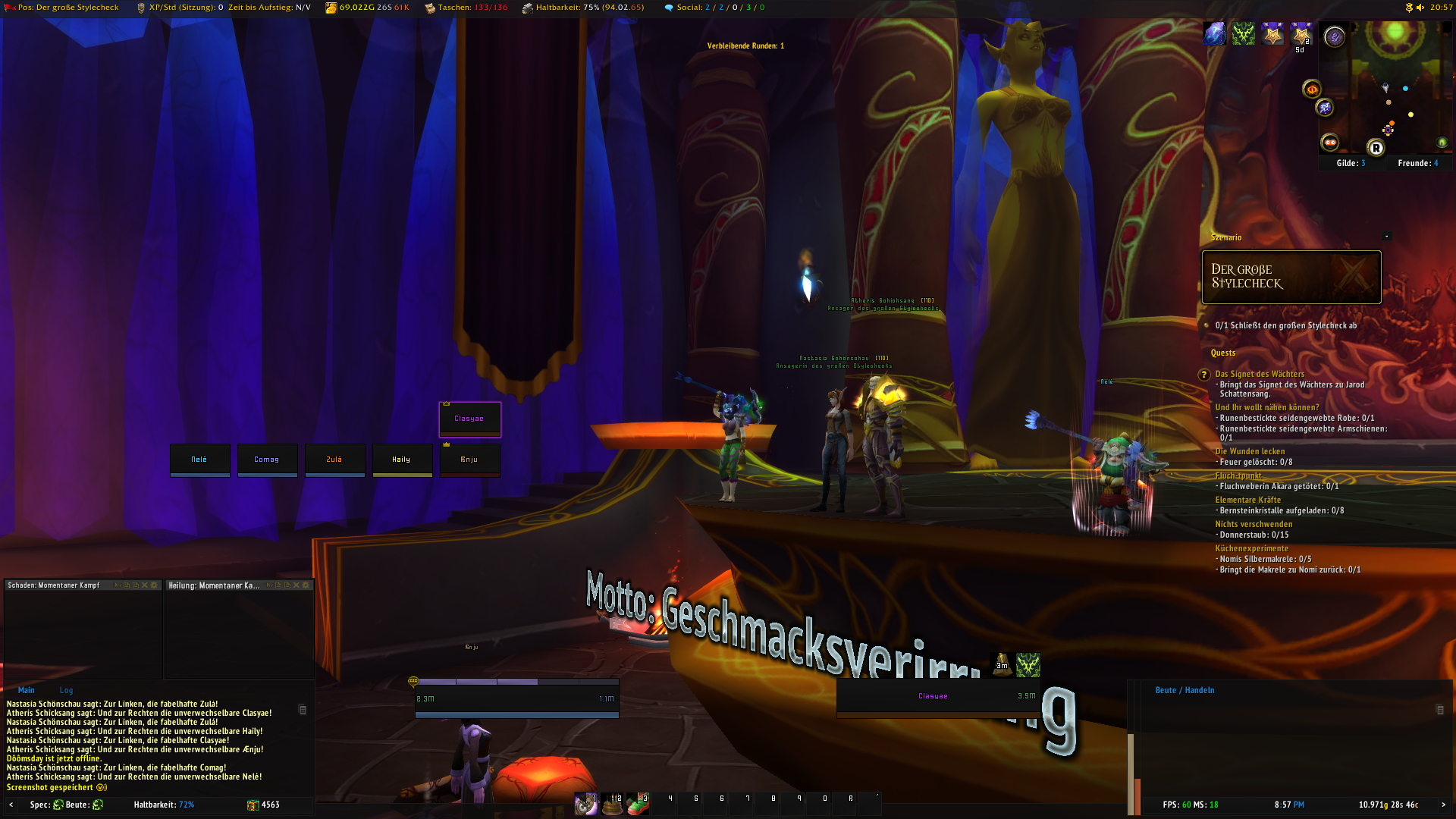Open the Freunde list below the minimap
The image size is (1456, 819).
coord(1417,163)
